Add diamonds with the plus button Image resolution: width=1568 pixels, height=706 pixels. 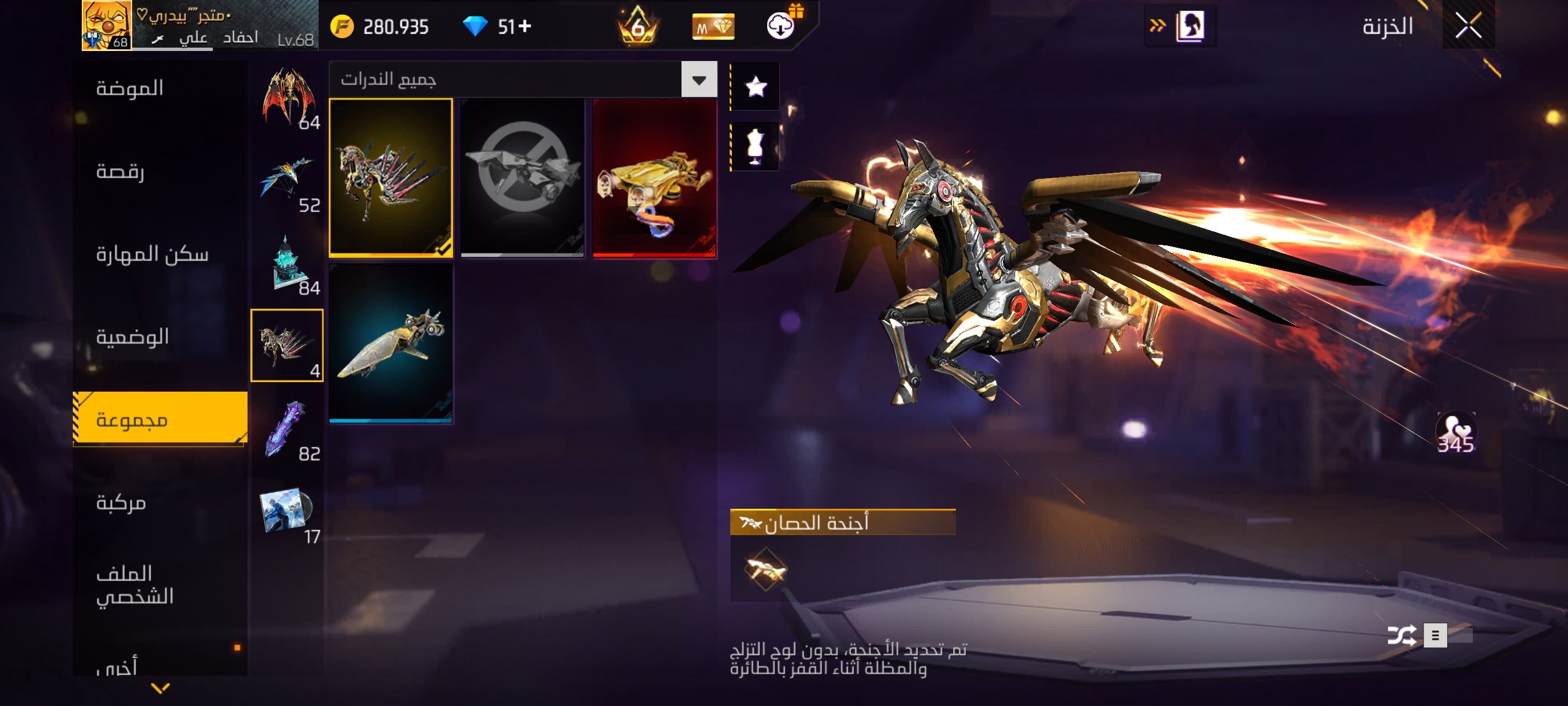(x=525, y=26)
